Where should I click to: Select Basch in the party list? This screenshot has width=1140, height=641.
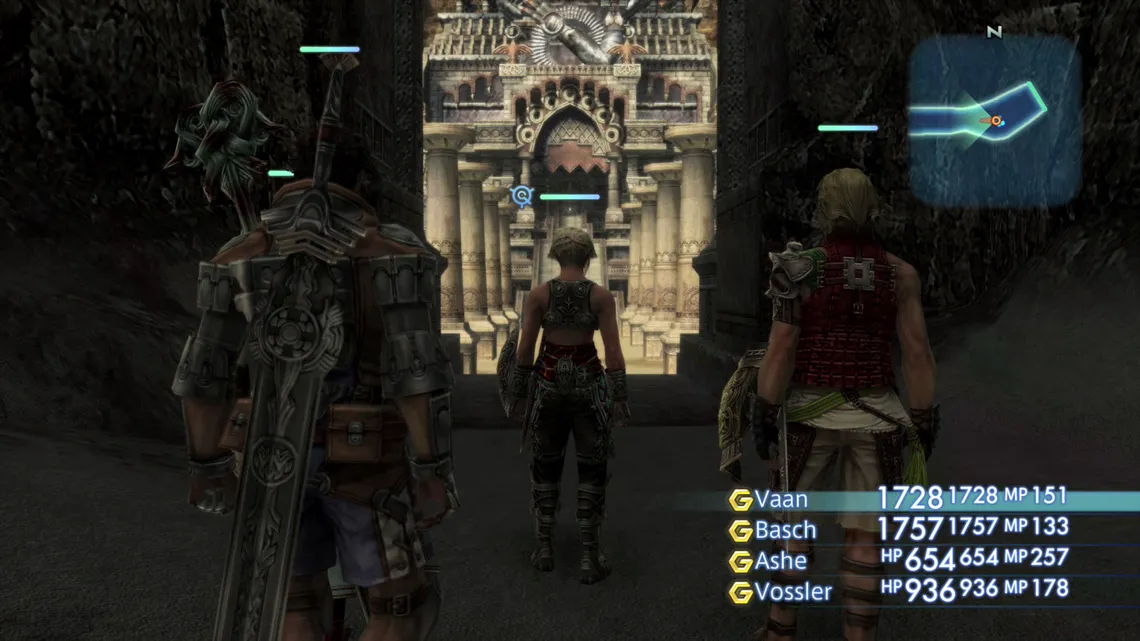click(x=785, y=530)
